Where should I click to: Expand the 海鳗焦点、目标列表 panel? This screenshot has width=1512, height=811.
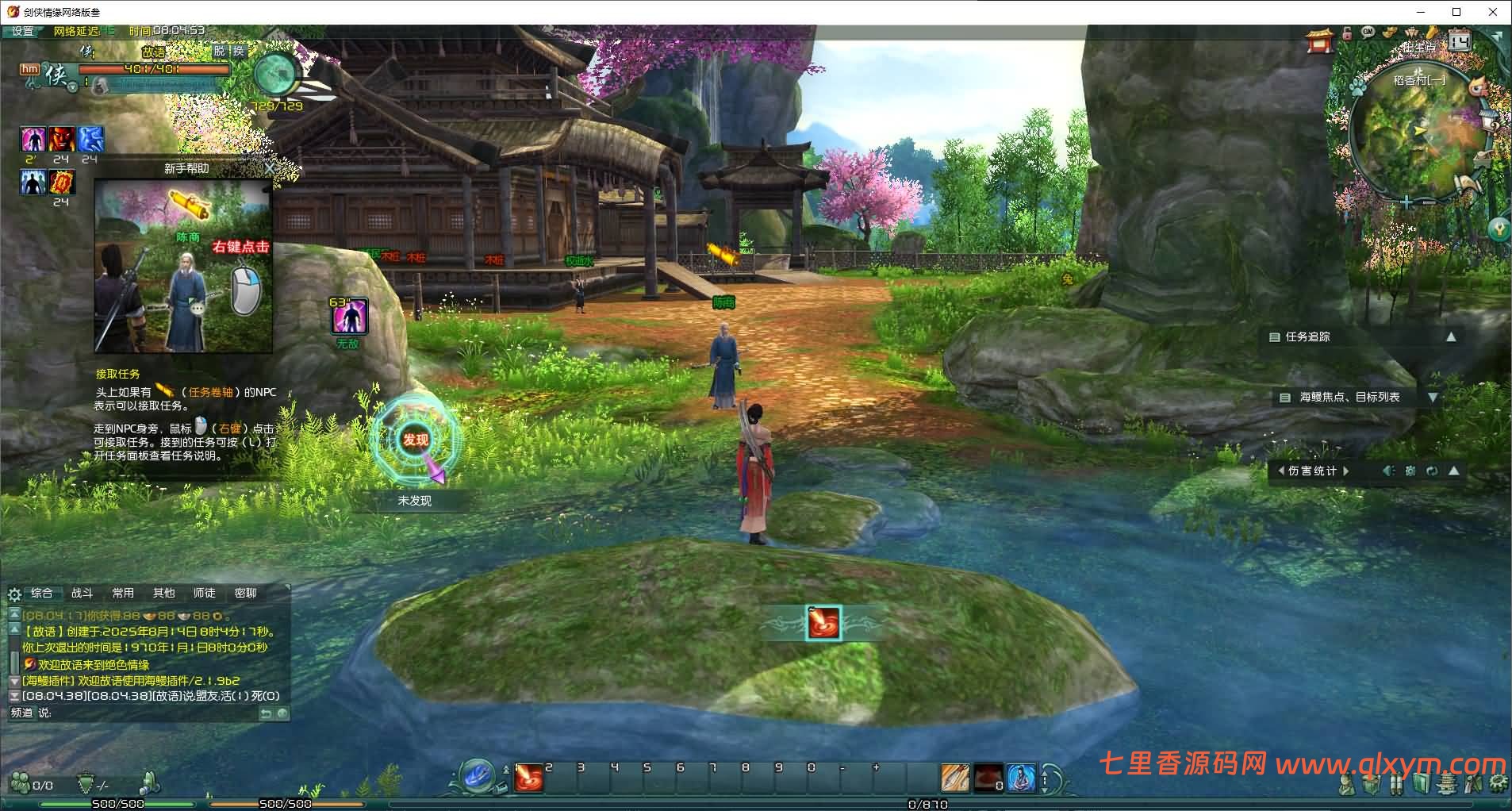pyautogui.click(x=1433, y=398)
